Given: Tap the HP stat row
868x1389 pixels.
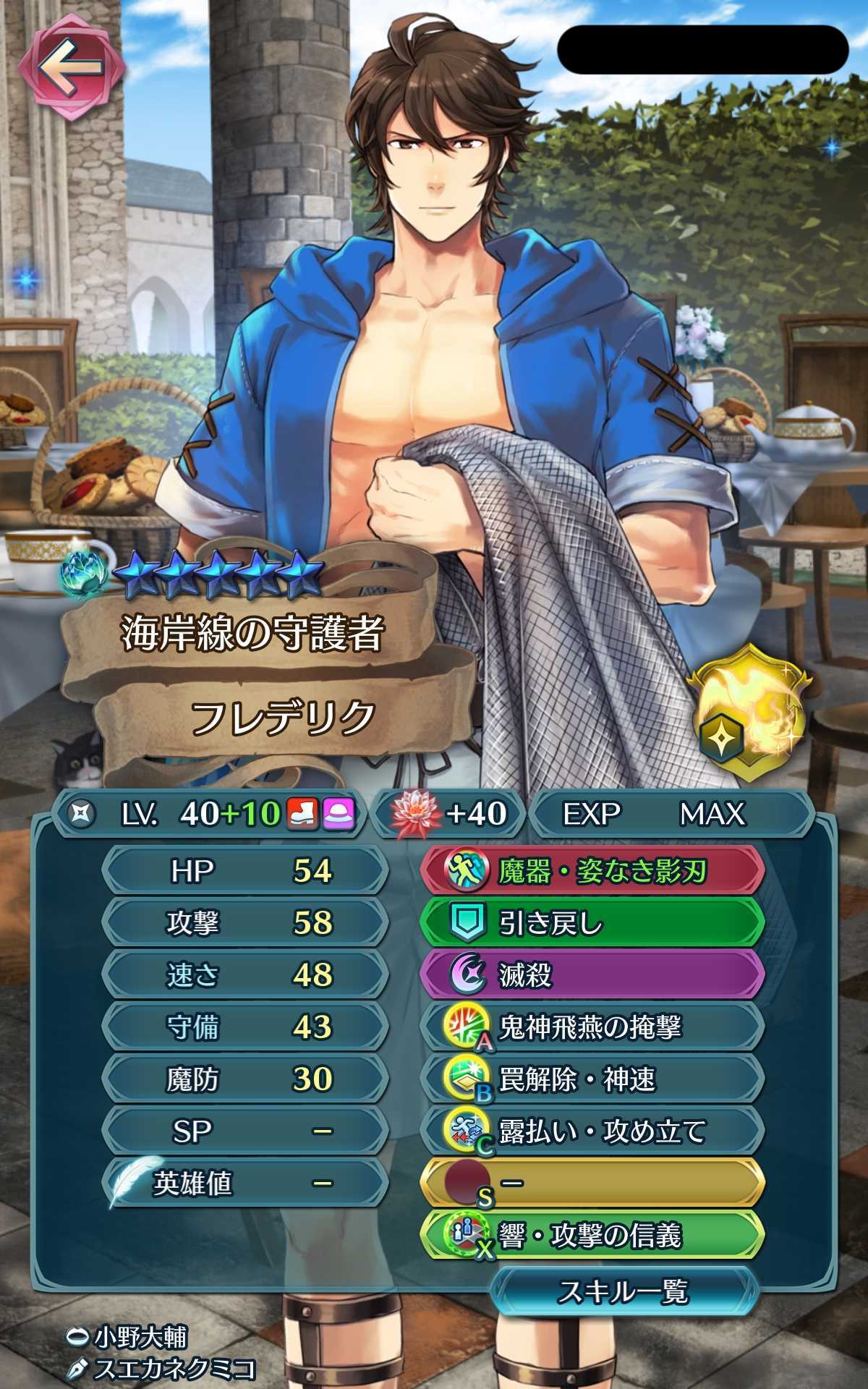Looking at the screenshot, I should click(244, 871).
